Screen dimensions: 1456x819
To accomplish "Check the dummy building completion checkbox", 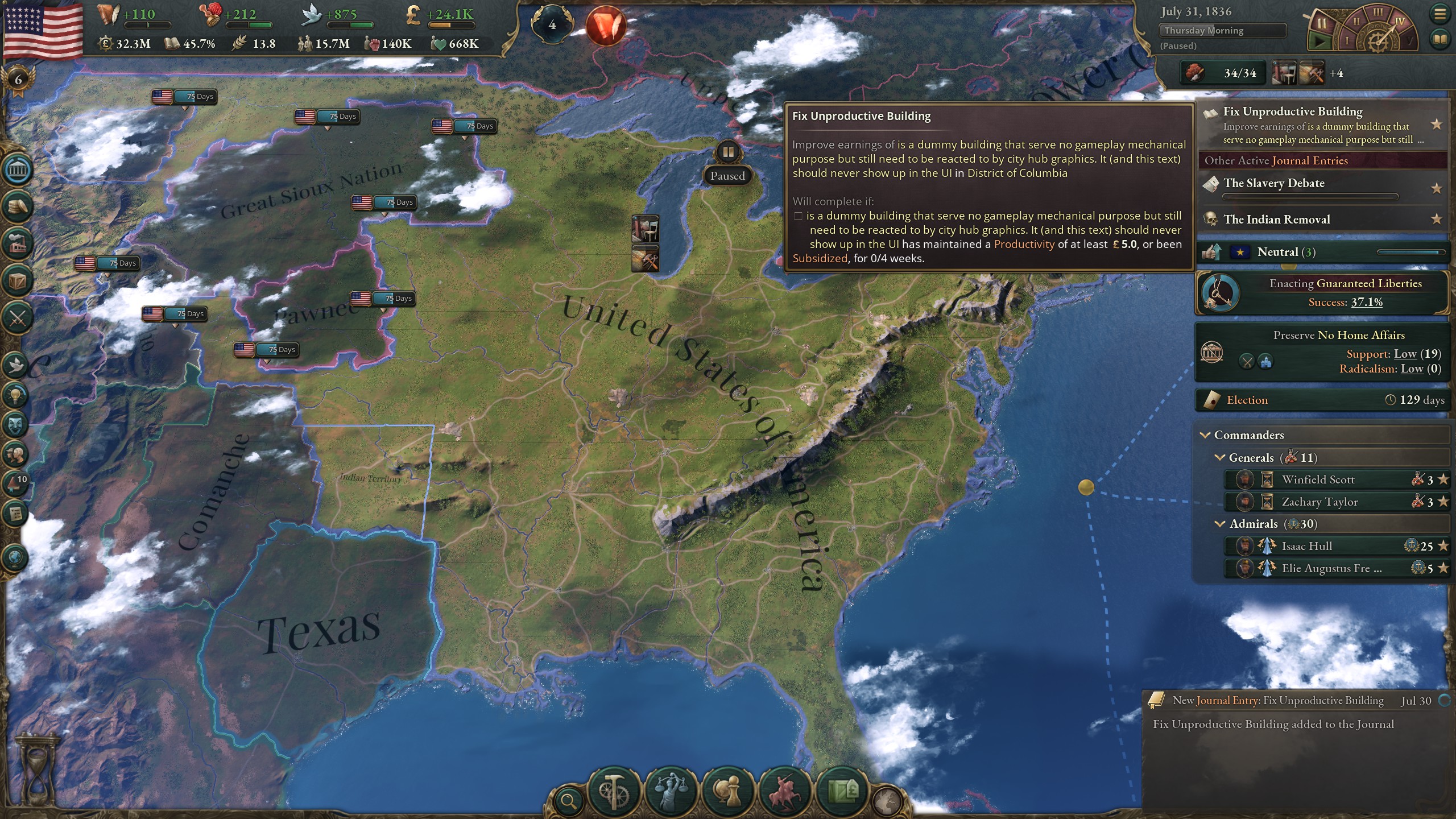I will 798,216.
